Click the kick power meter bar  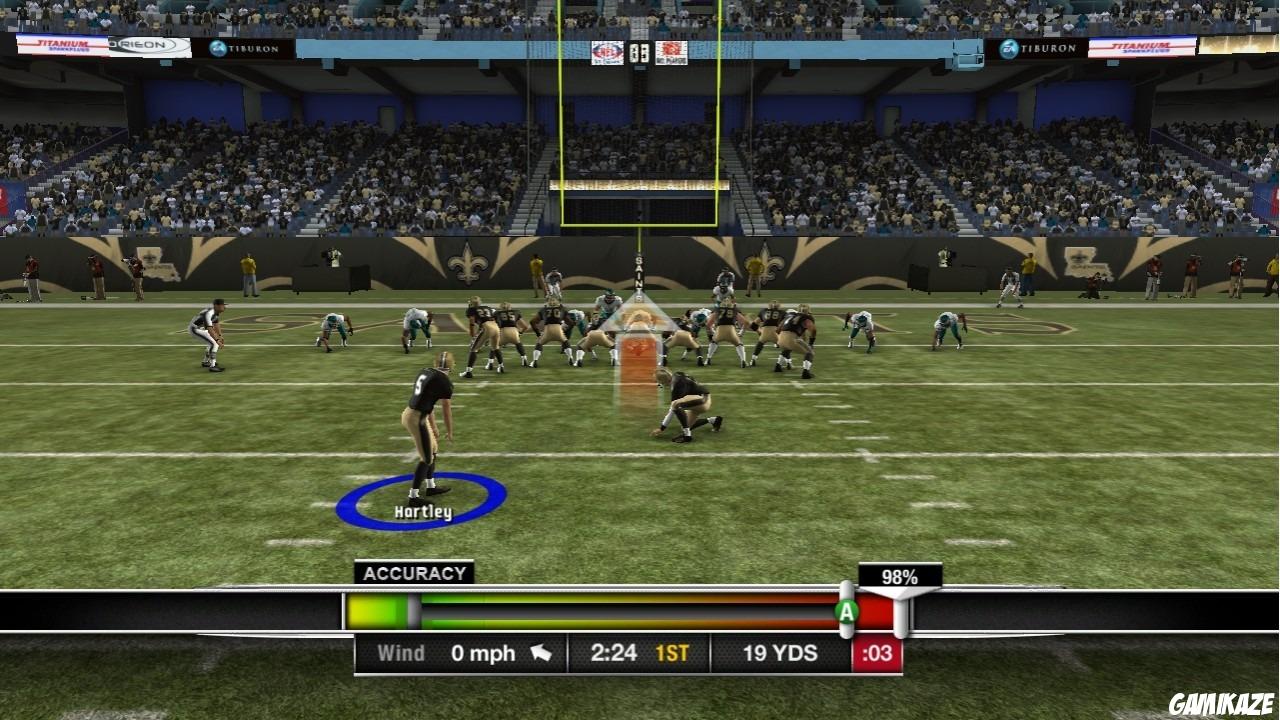click(600, 610)
